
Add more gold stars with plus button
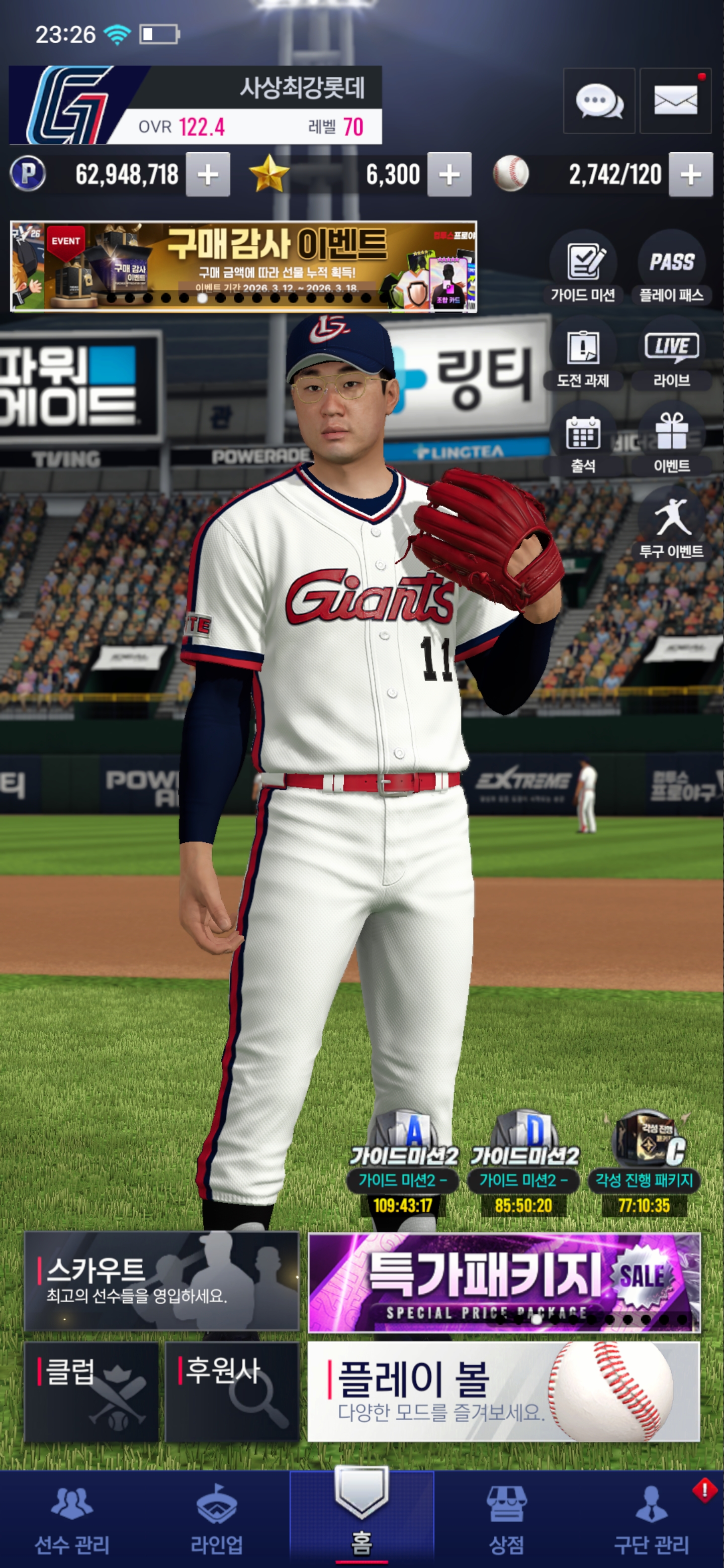pos(449,175)
